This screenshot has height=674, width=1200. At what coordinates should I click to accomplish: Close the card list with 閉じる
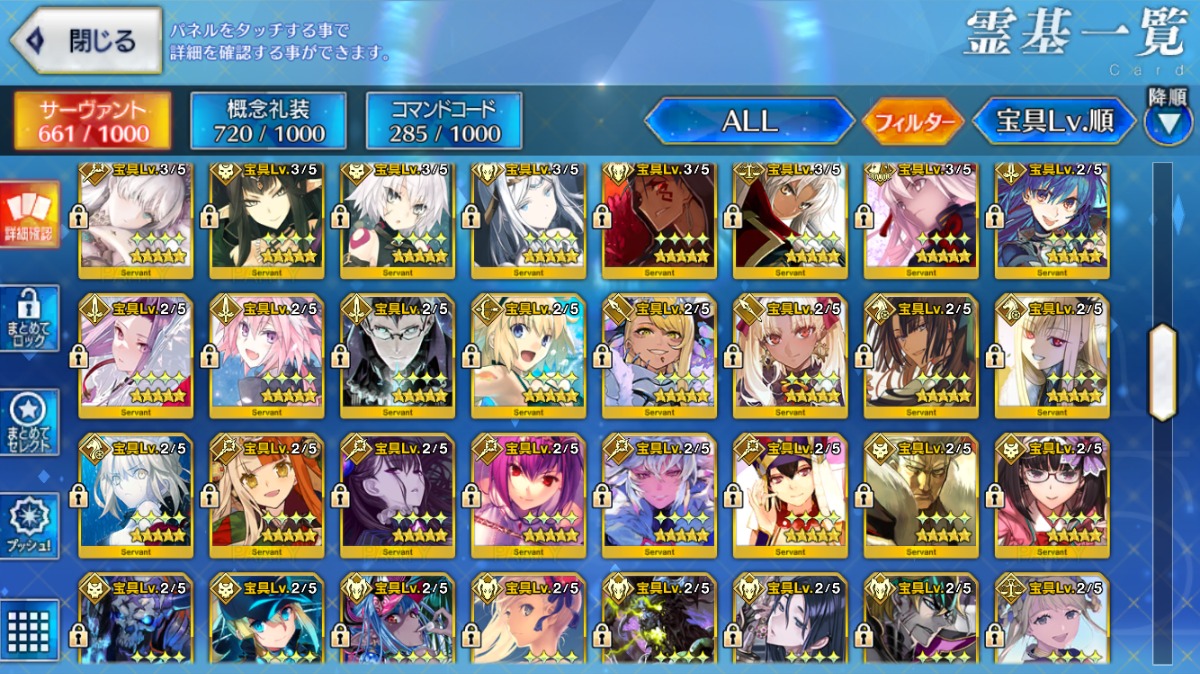click(x=86, y=41)
